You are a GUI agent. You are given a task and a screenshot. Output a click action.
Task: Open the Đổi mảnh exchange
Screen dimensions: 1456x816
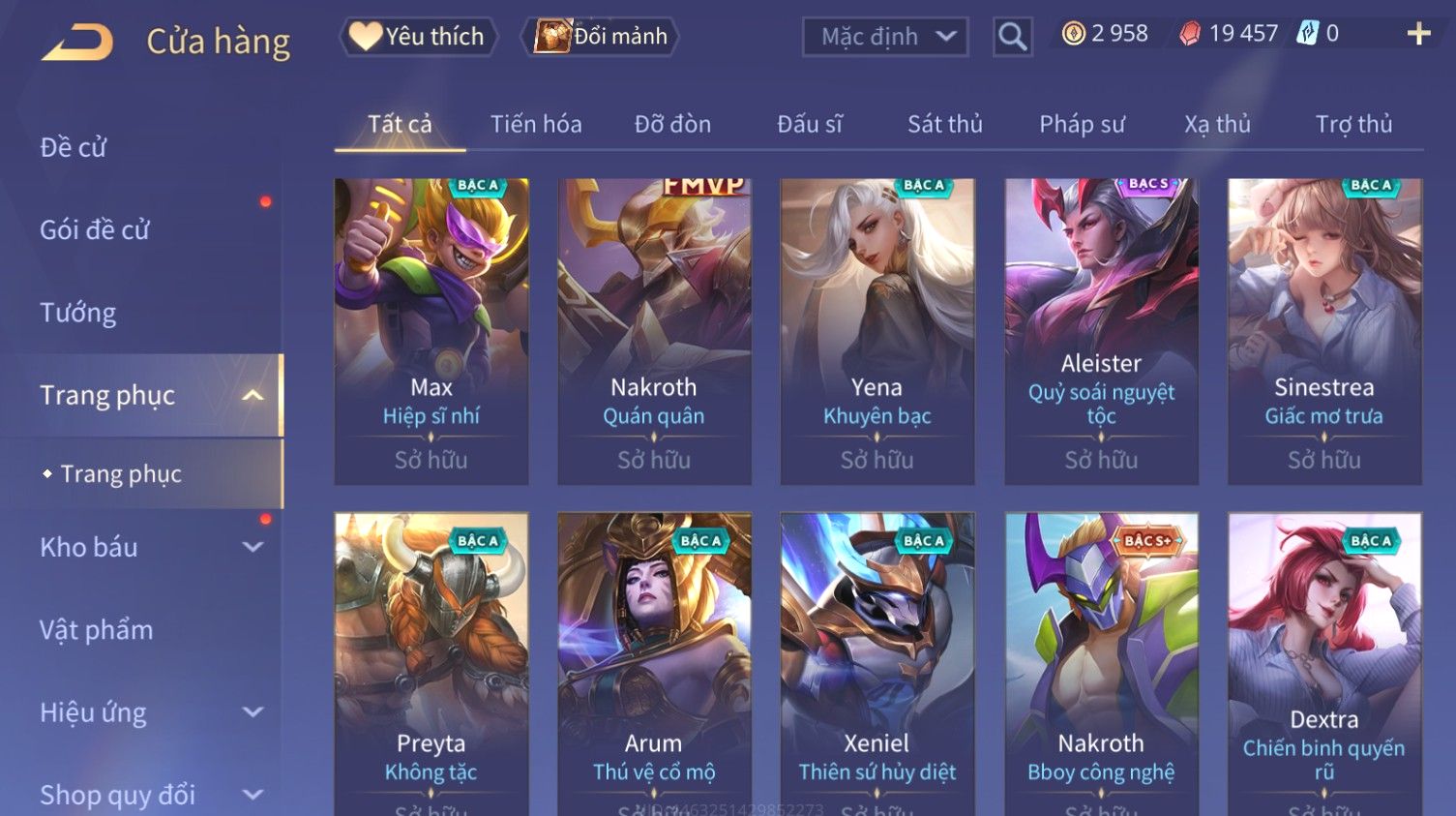click(x=601, y=37)
